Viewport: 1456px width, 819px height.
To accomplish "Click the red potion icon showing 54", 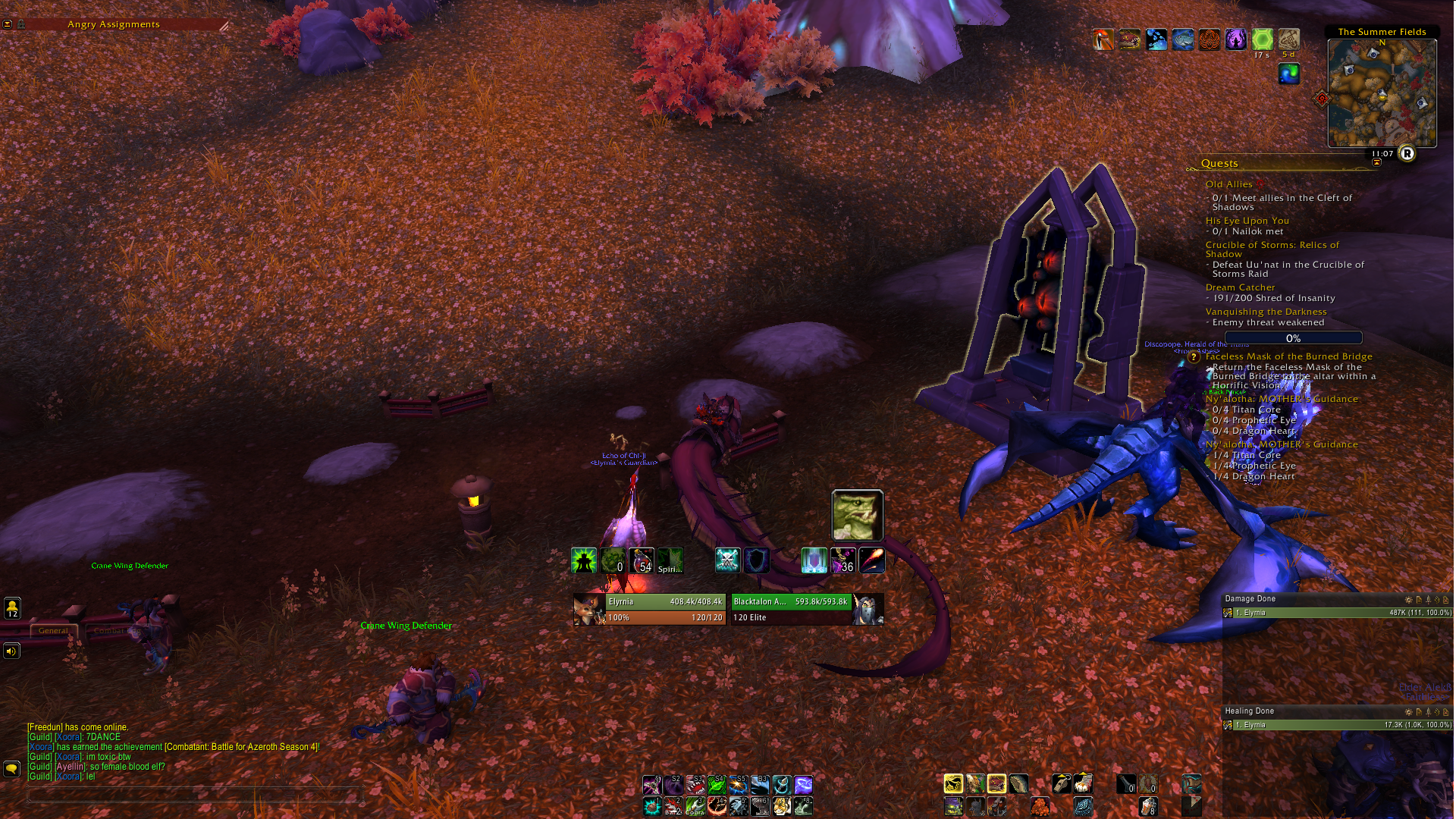I will point(642,560).
